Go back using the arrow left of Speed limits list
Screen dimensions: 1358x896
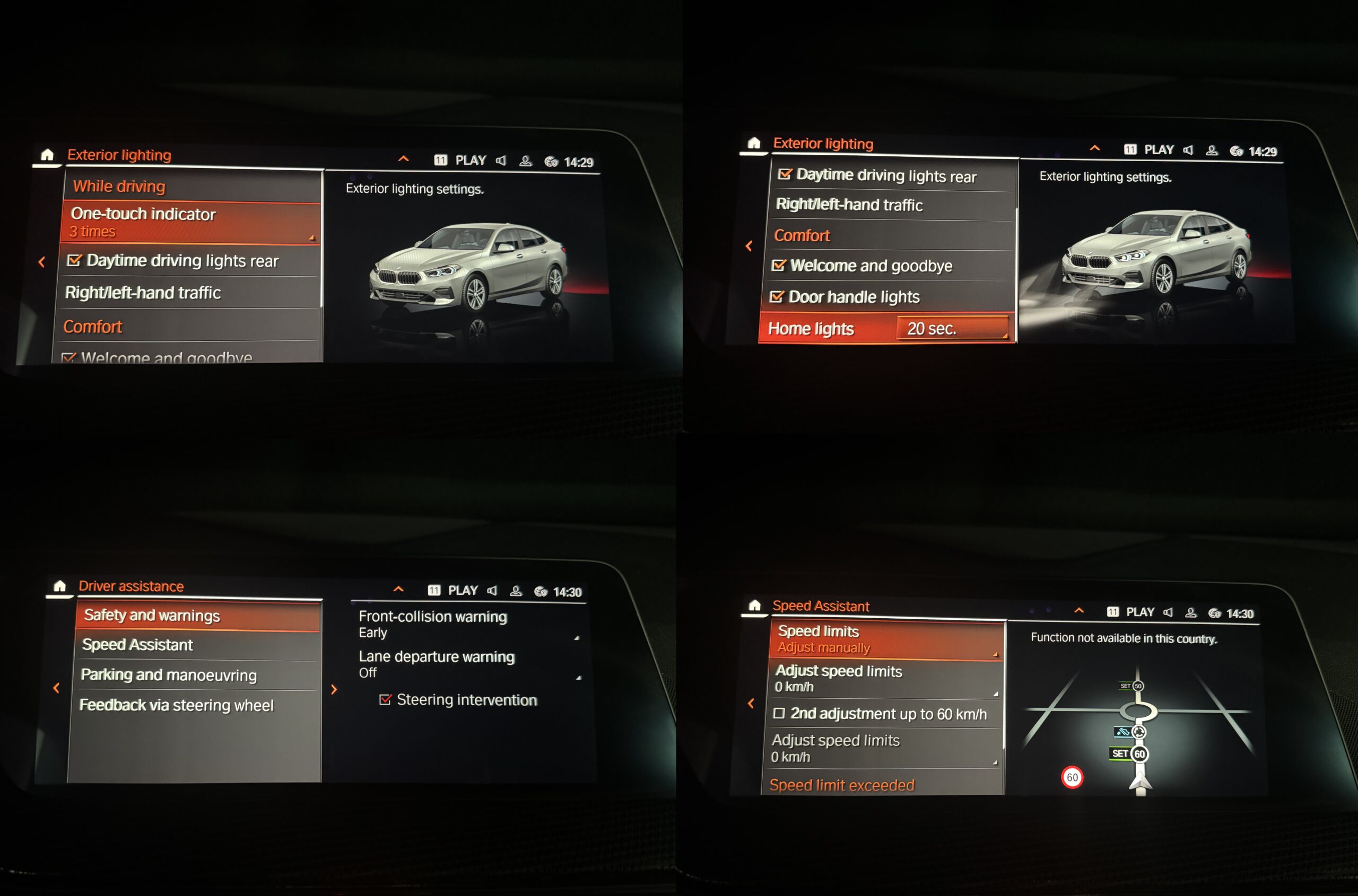[751, 704]
